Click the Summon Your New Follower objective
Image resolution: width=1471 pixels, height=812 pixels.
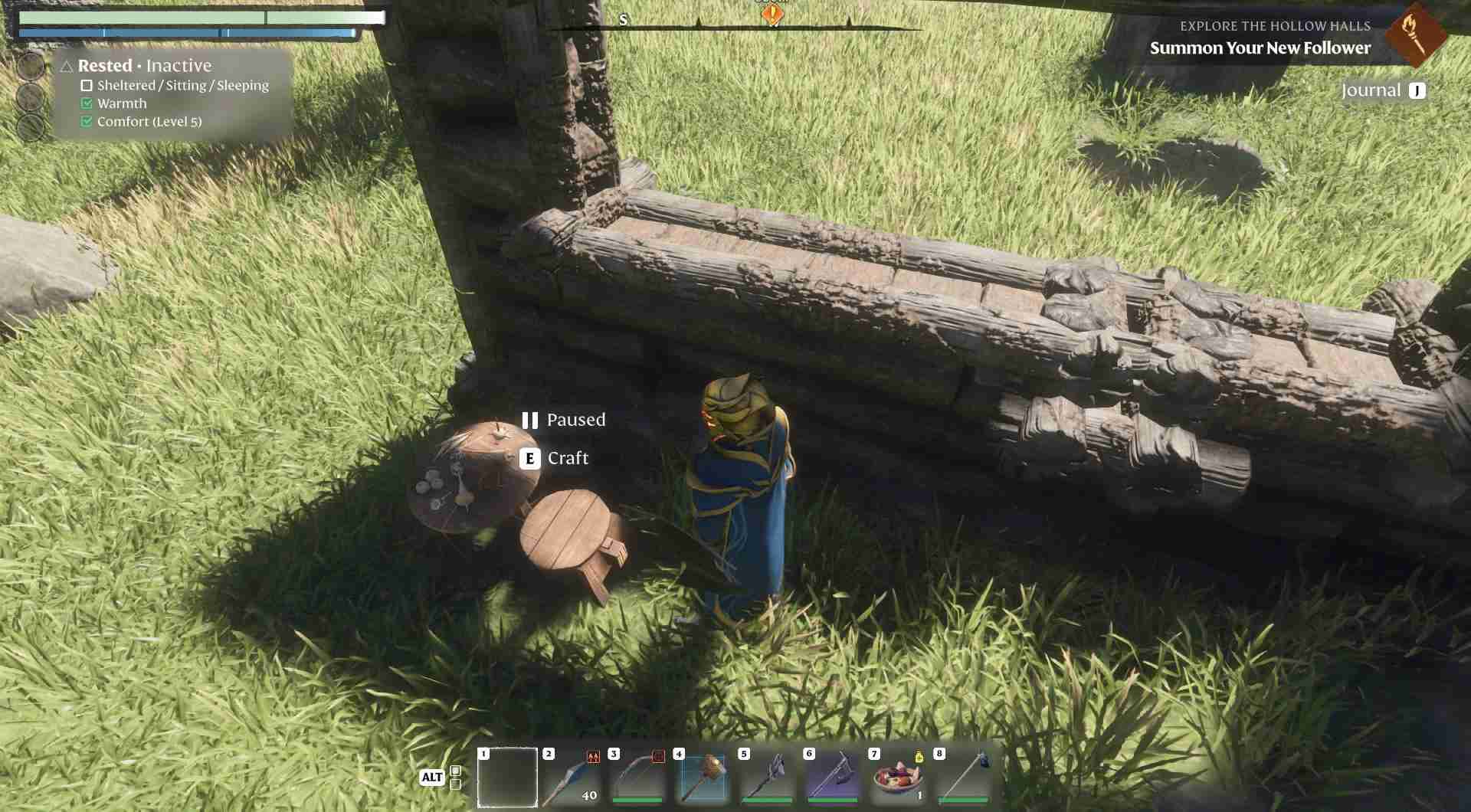click(1260, 48)
